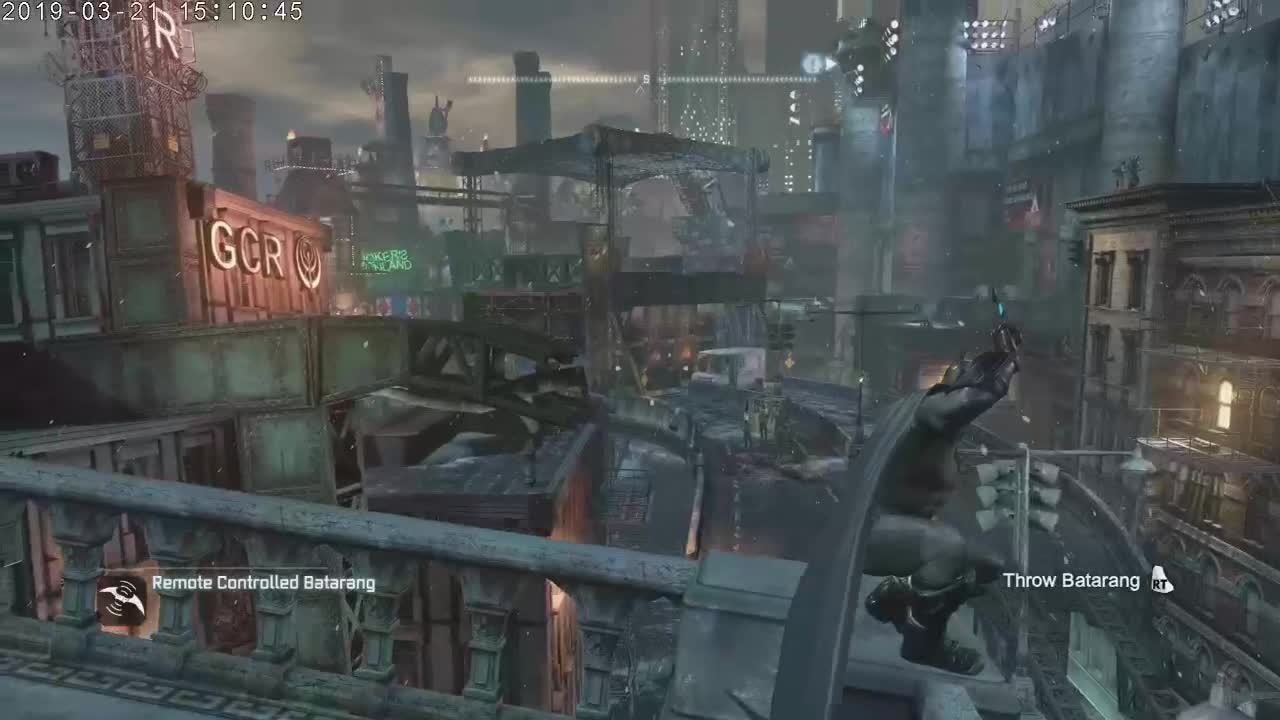The width and height of the screenshot is (1280, 720).
Task: Click the GCR neon sign
Action: (248, 248)
